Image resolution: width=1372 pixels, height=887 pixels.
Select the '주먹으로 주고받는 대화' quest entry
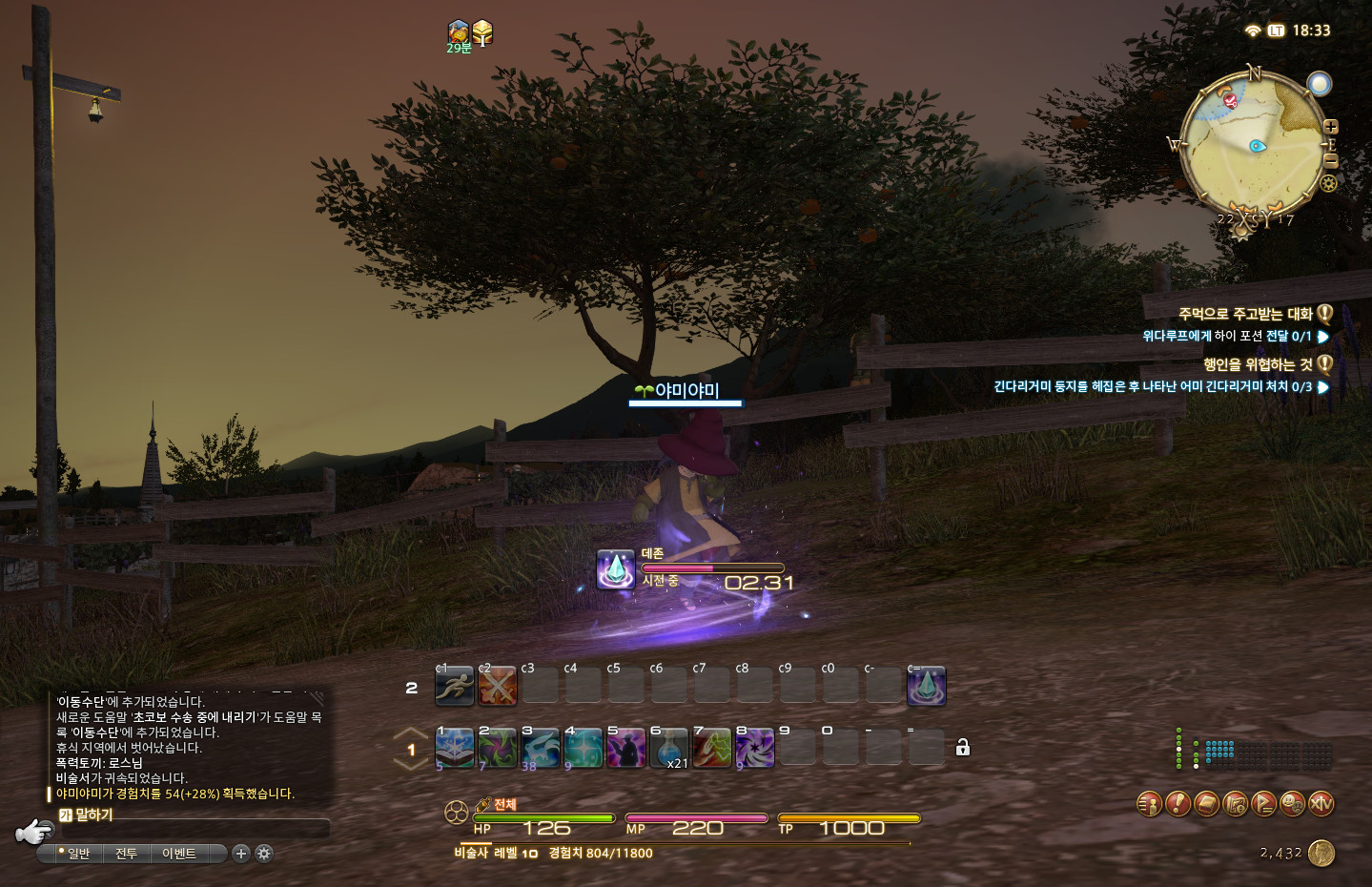pyautogui.click(x=1244, y=314)
